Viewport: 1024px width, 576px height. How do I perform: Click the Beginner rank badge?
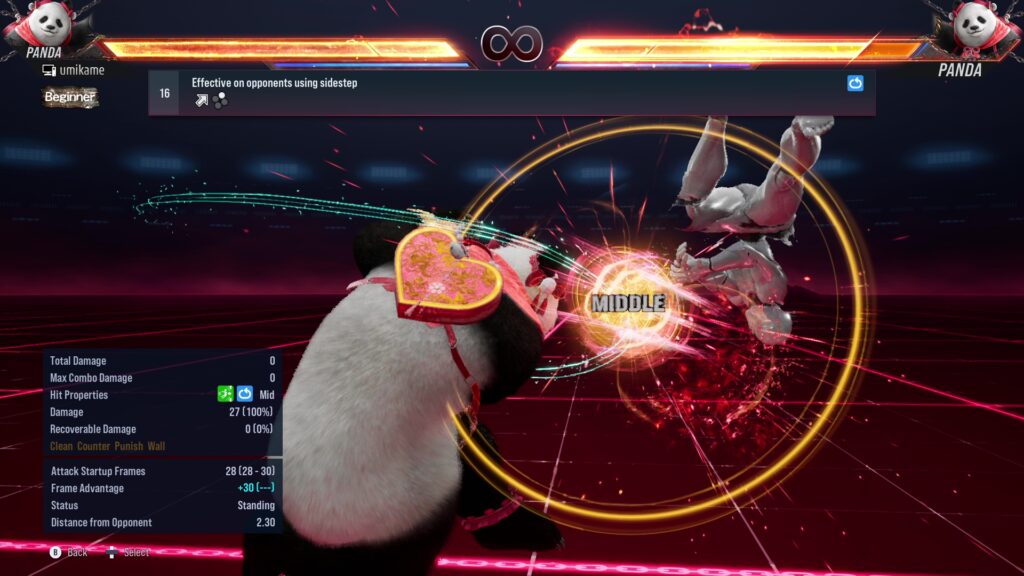coord(70,97)
